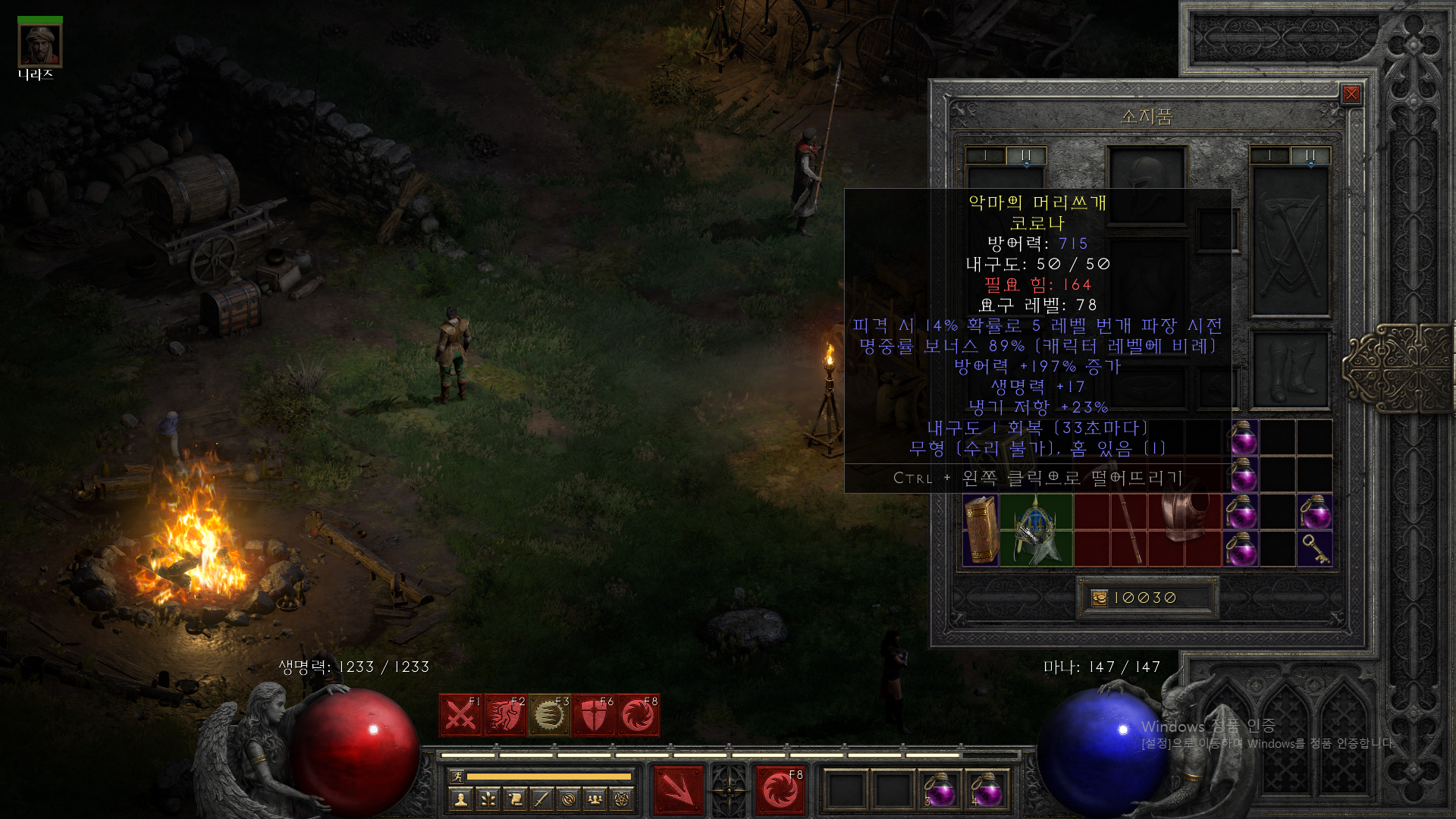
Task: Pick up the brown tome in inventory
Action: pos(981,530)
